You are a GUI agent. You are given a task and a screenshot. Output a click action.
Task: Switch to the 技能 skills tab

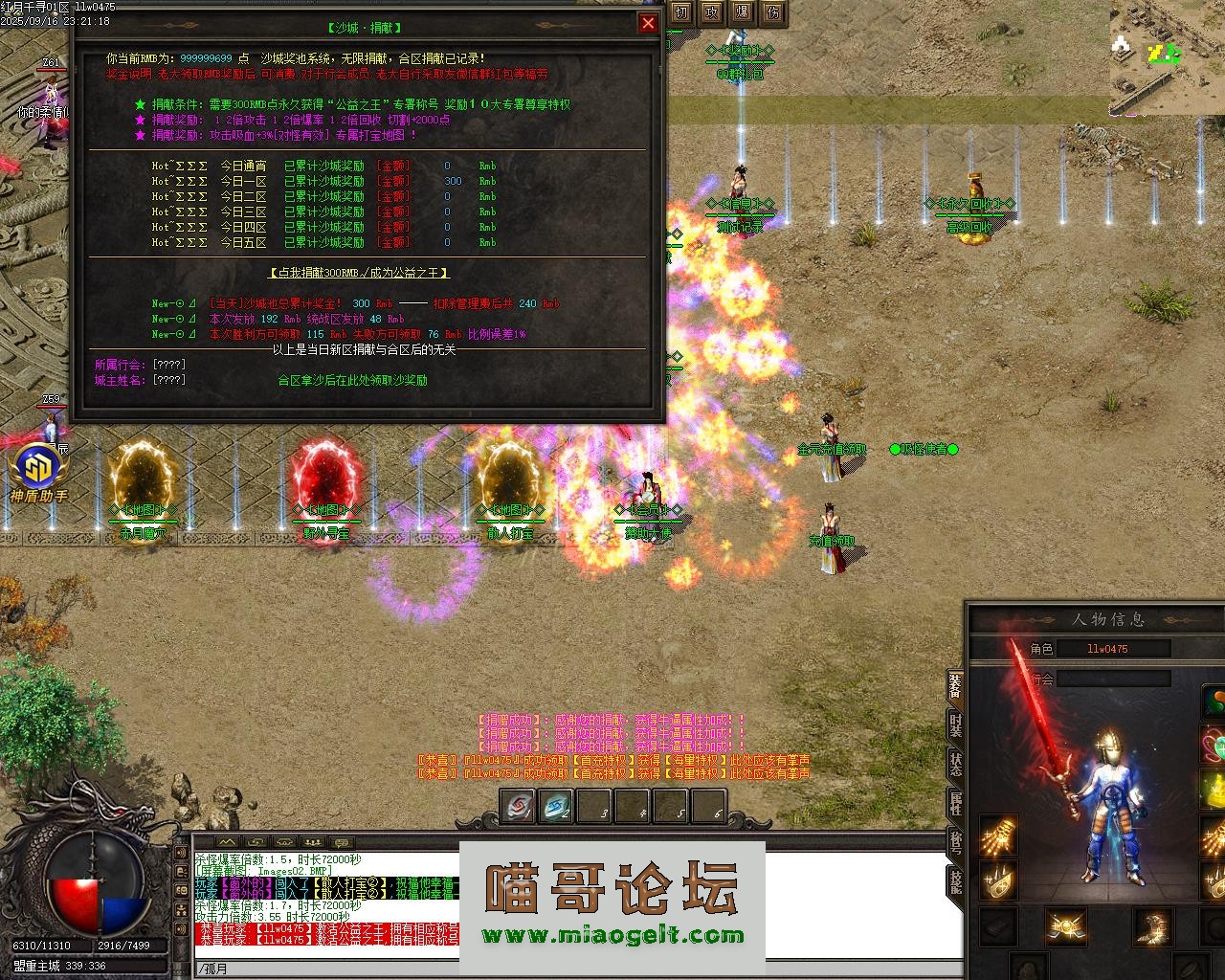[955, 880]
